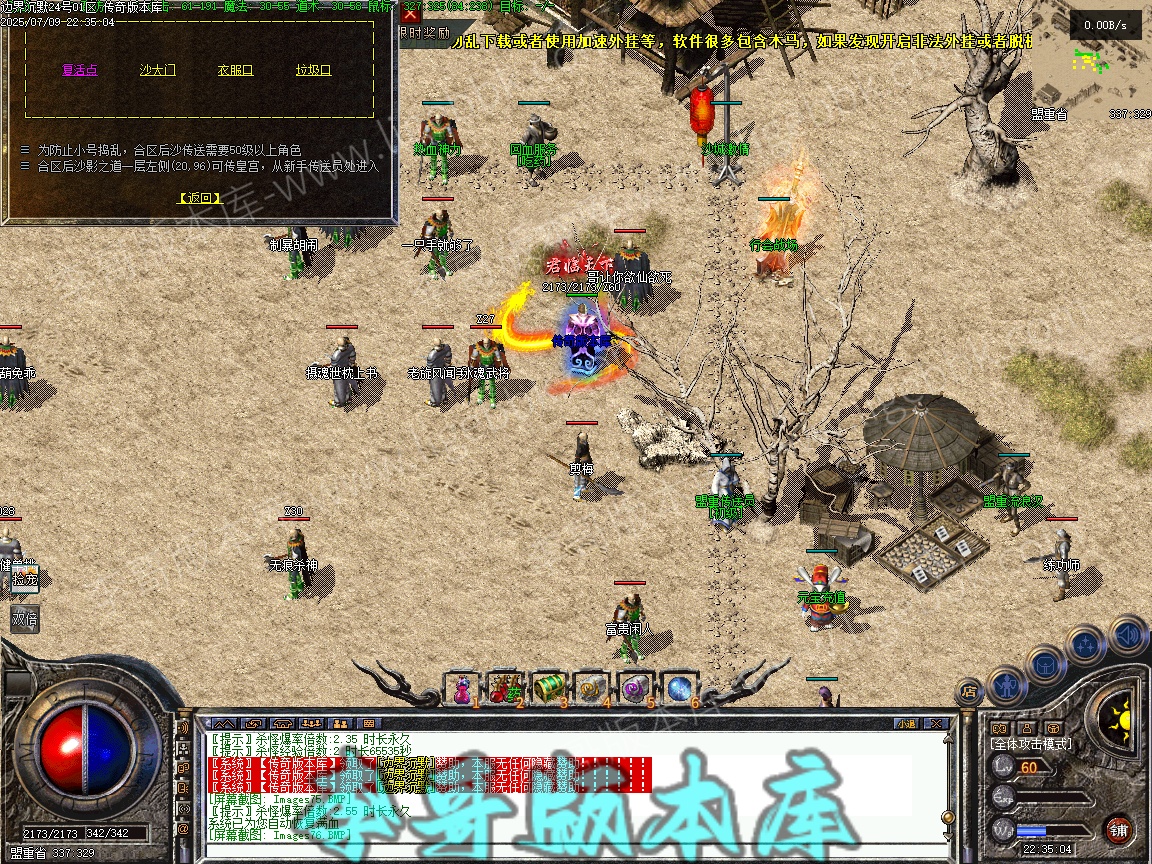Open the 店 shop button
The height and width of the screenshot is (864, 1152).
point(968,690)
